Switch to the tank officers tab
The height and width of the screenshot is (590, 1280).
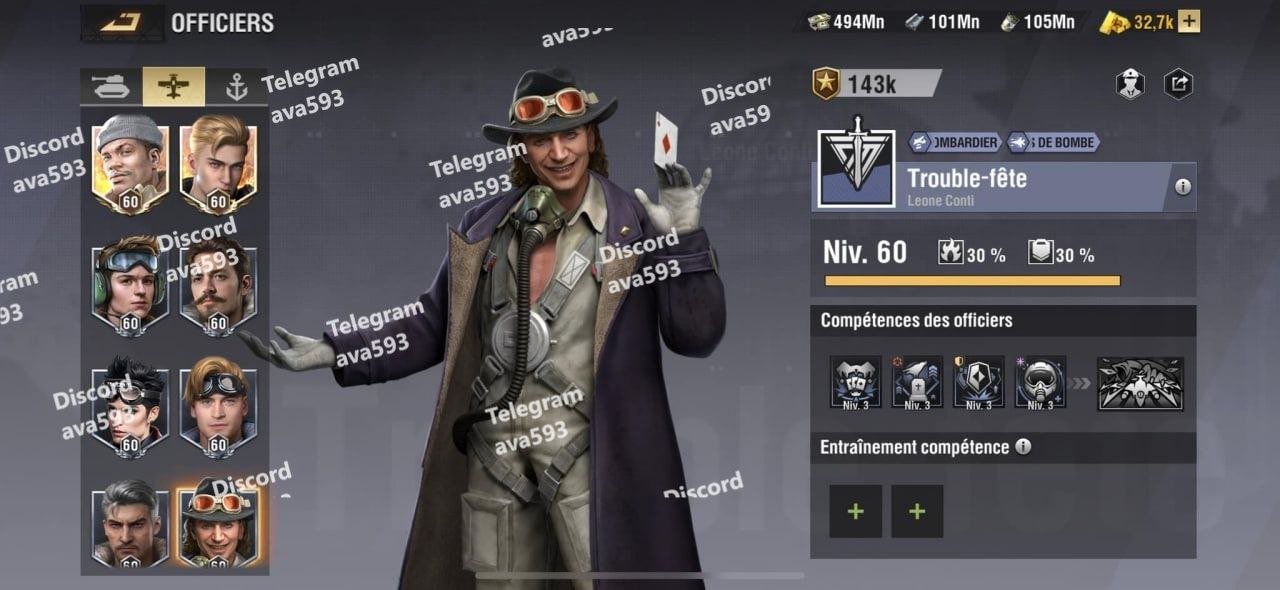click(x=111, y=87)
